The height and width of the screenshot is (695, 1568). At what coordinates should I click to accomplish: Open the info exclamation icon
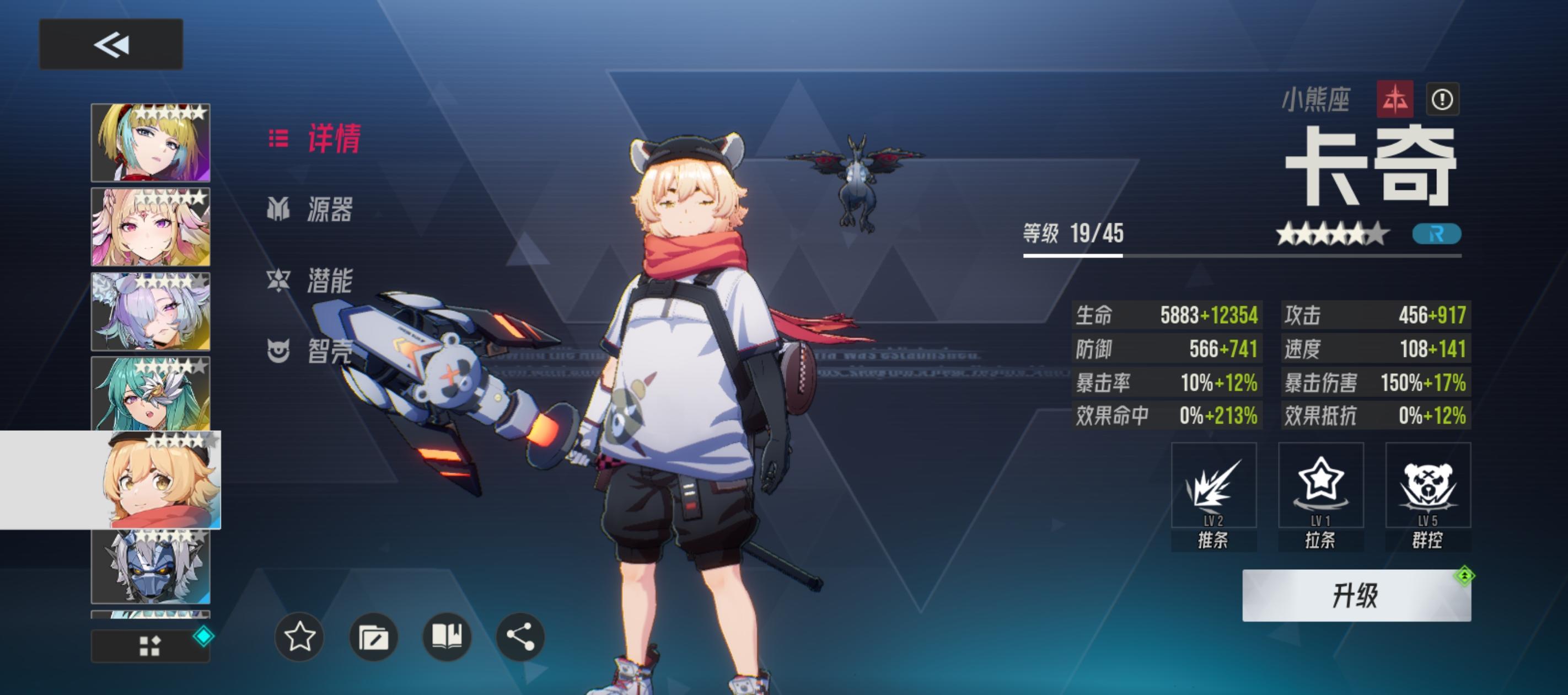(x=1442, y=99)
